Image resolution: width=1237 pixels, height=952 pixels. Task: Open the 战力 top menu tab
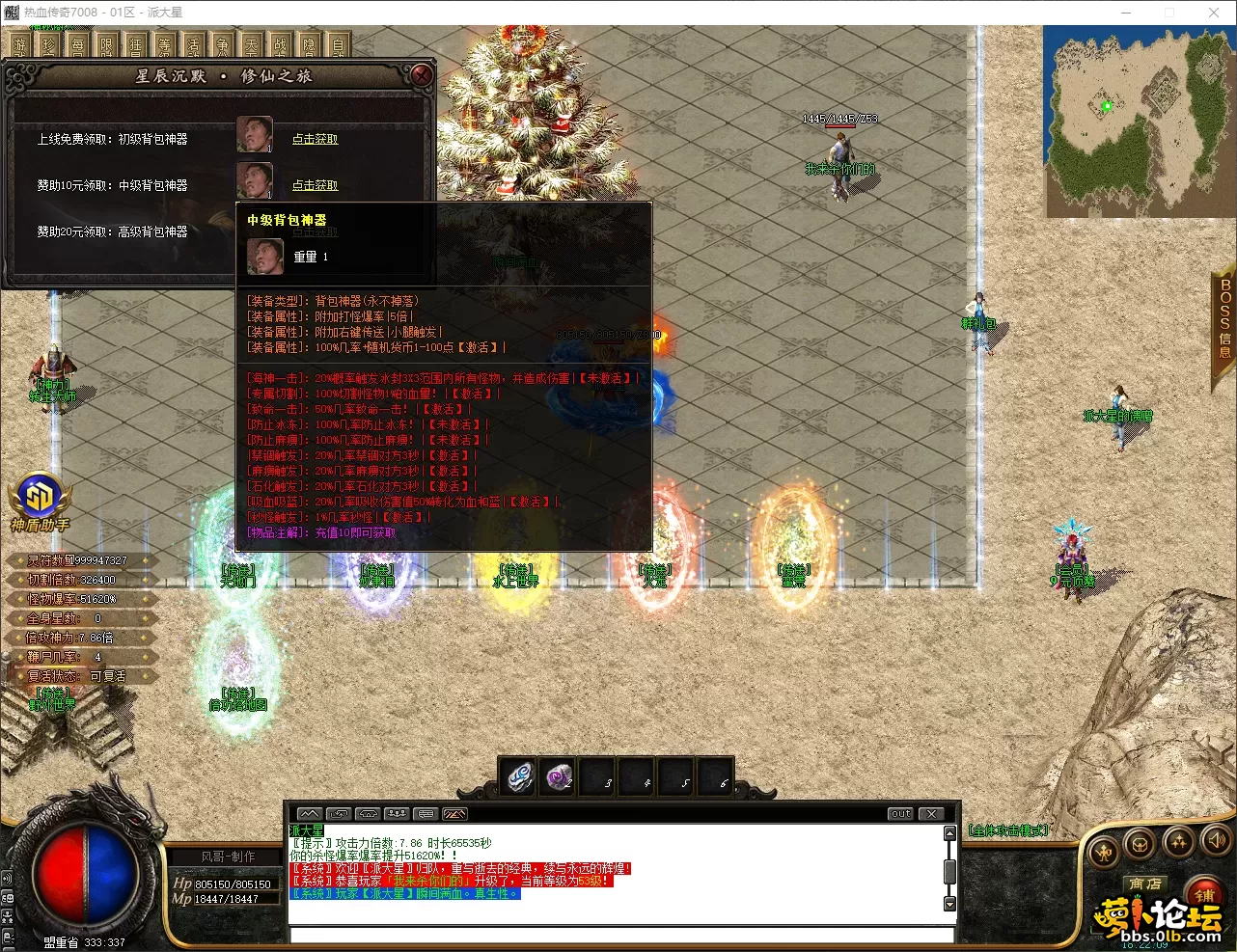[280, 44]
